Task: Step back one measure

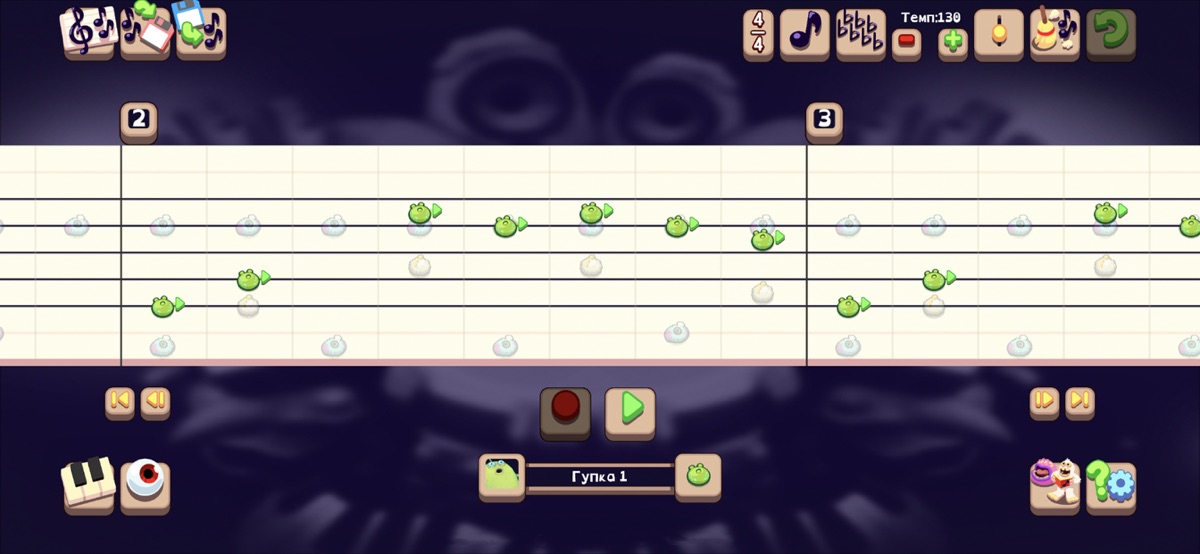Action: [155, 402]
